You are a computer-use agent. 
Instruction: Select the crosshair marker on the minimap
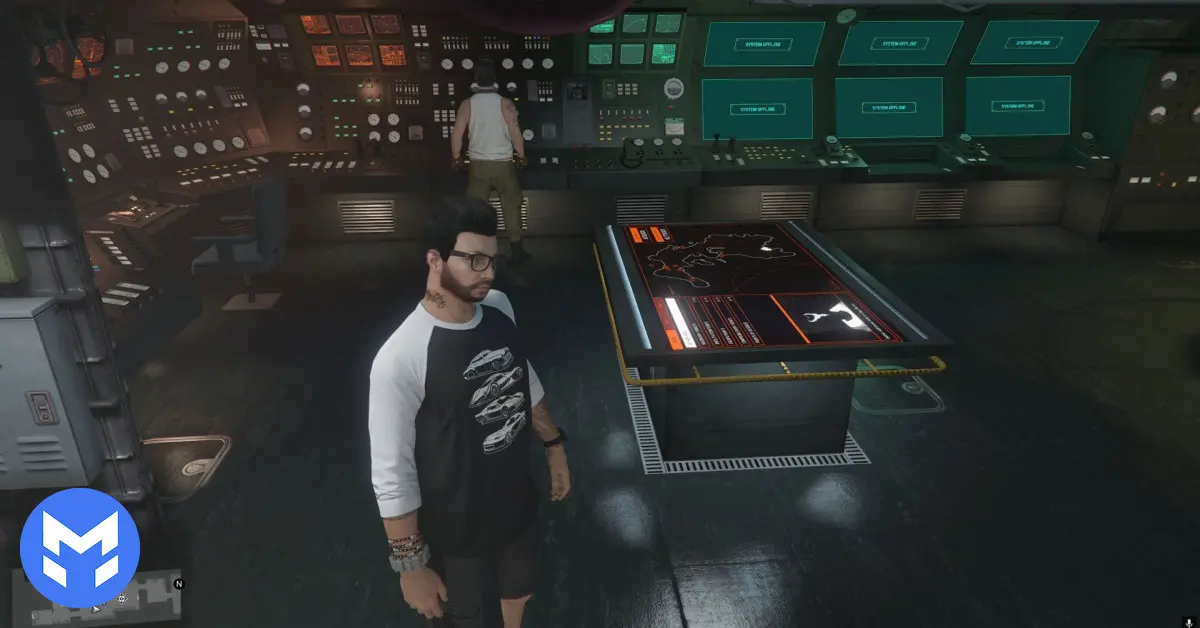(121, 599)
